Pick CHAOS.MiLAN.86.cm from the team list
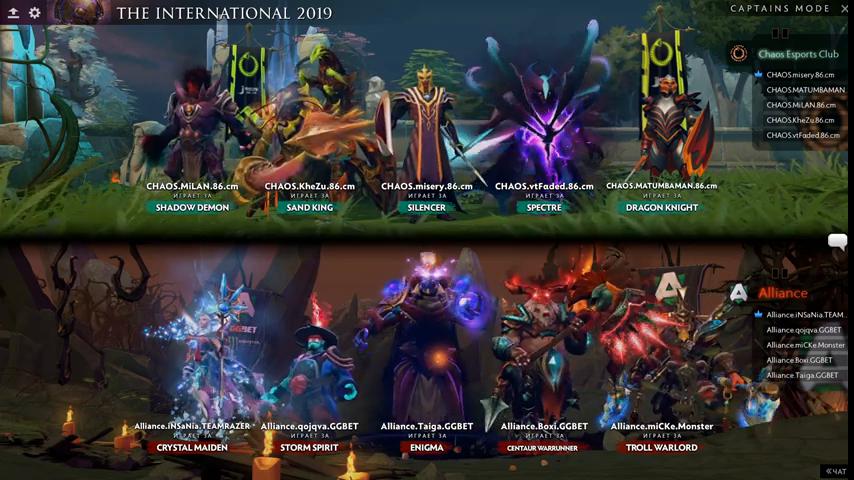Screen dimensions: 854x480 (800, 105)
